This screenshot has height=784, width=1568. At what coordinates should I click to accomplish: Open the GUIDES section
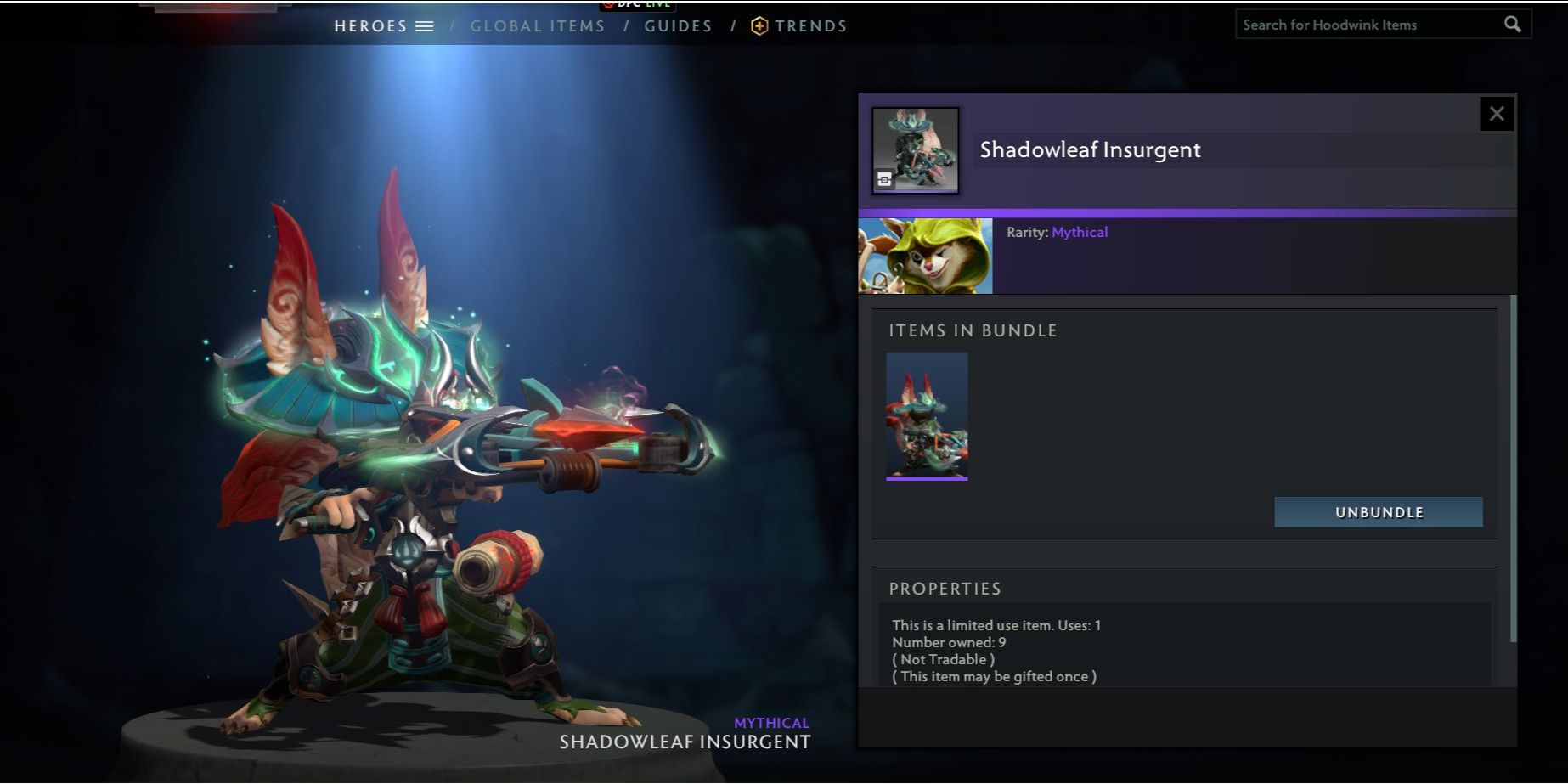click(678, 25)
